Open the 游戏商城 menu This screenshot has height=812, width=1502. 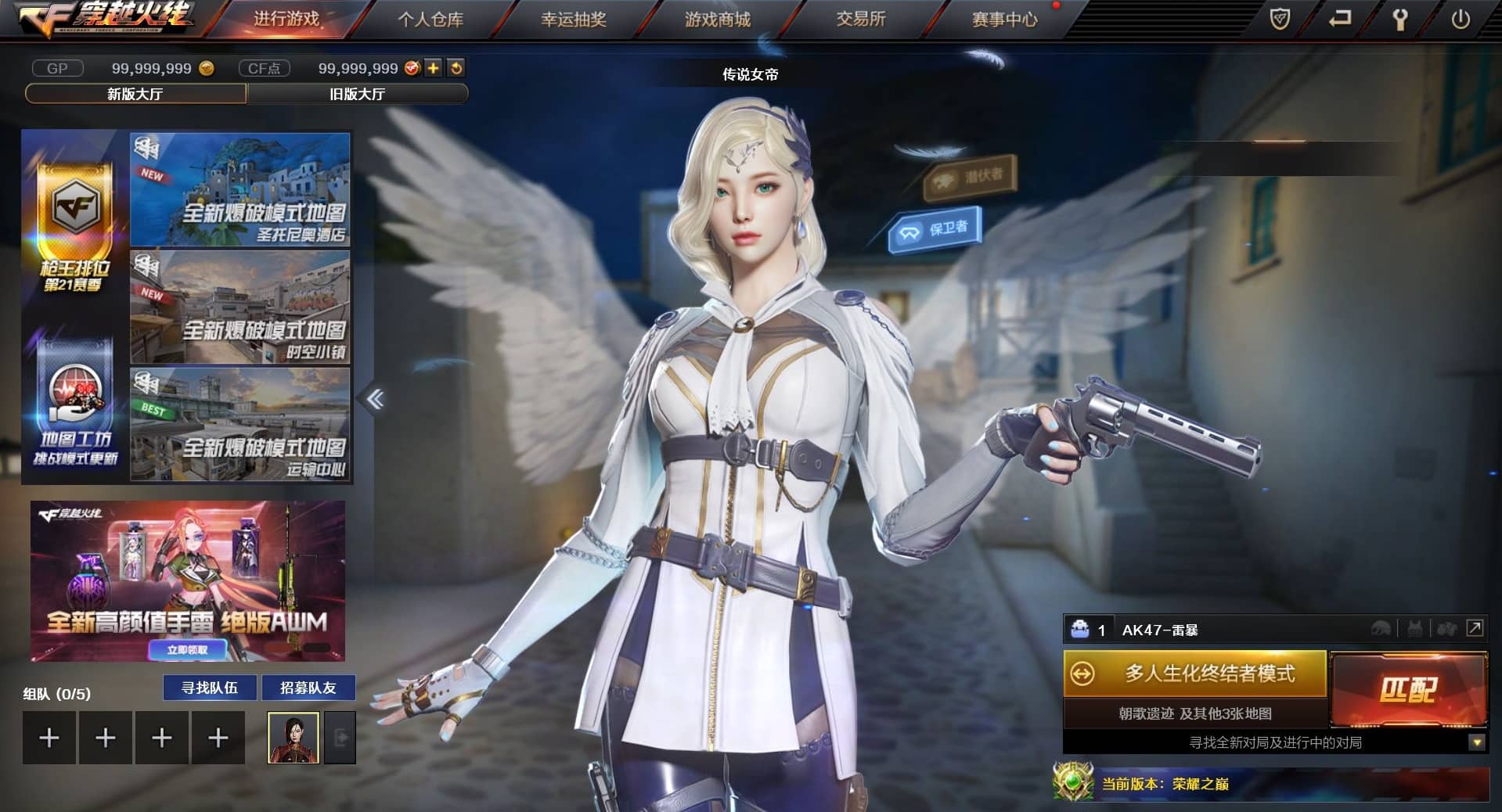tap(717, 19)
